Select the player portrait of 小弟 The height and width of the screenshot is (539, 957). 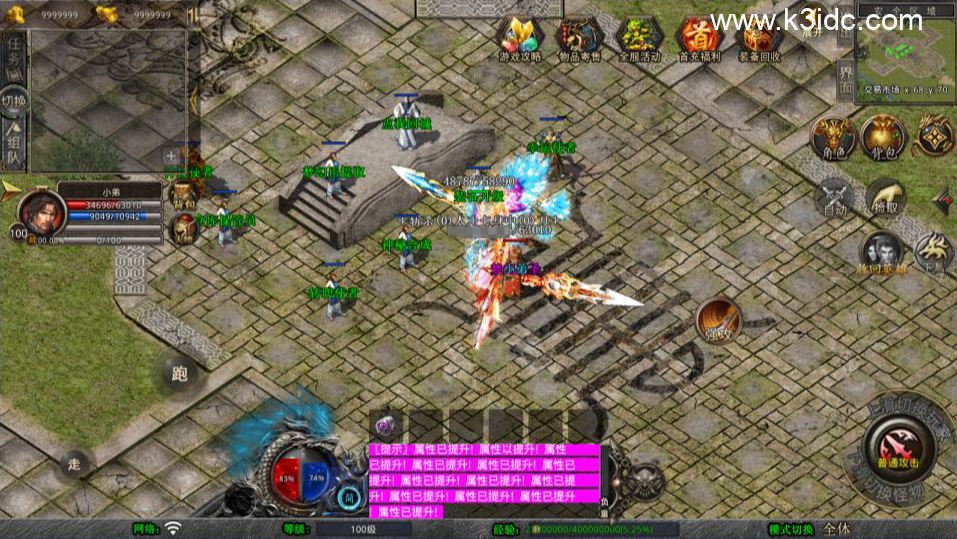tap(35, 212)
